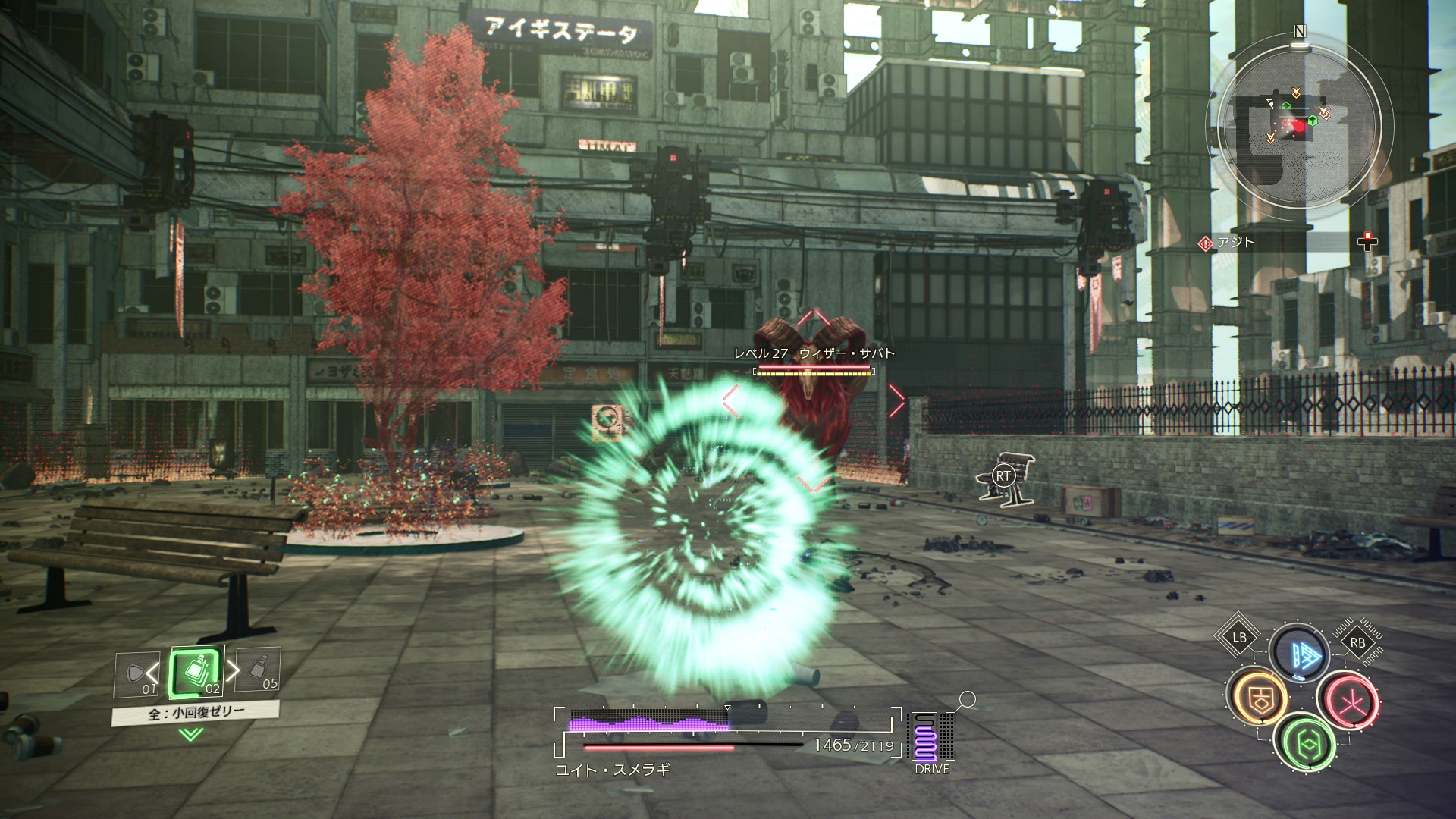
Task: Click the red enemy marker on the minimap
Action: (1299, 127)
